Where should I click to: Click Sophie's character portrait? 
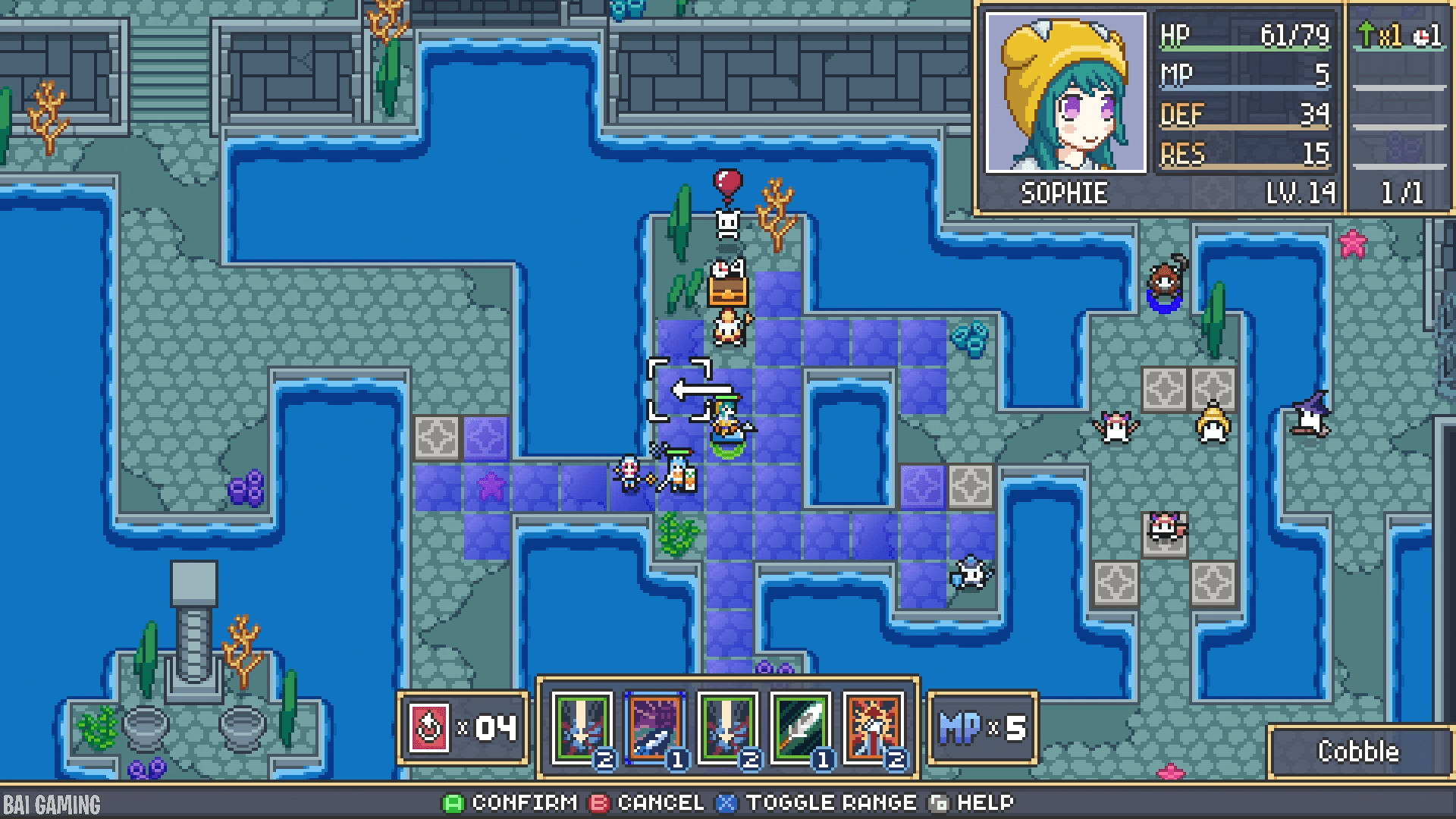(x=1065, y=93)
